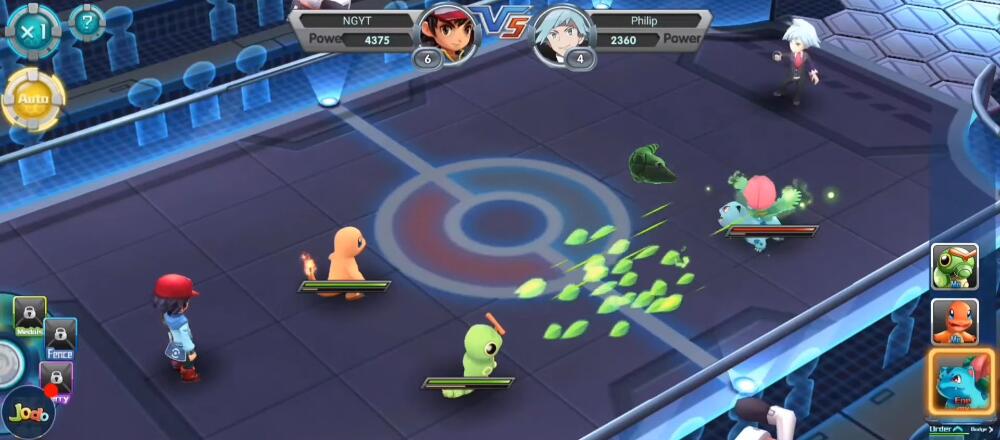This screenshot has width=1000, height=440.
Task: Tap the locked purple icon with red dot
Action: click(x=56, y=380)
